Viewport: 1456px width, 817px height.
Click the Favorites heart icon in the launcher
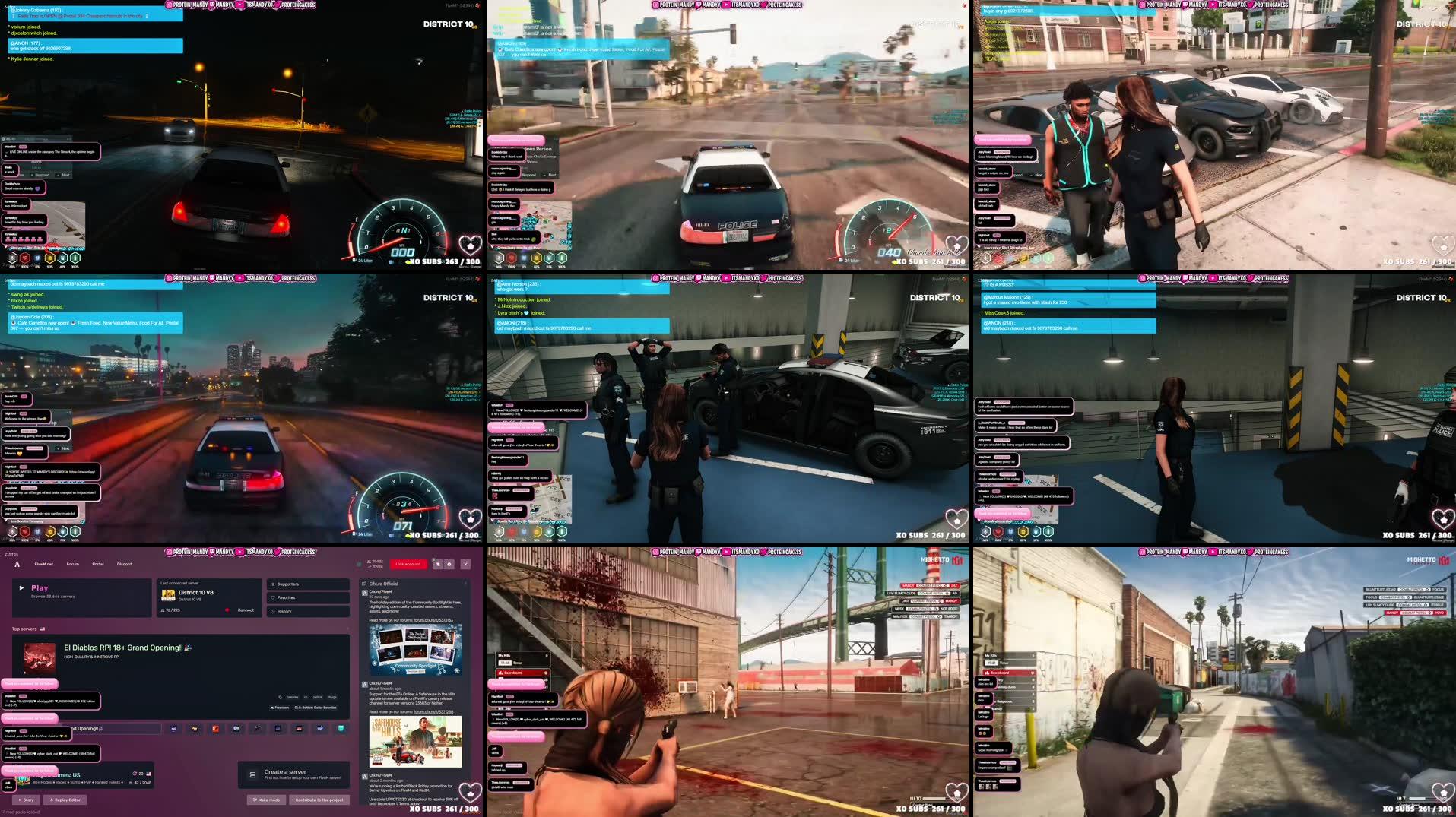click(x=272, y=598)
